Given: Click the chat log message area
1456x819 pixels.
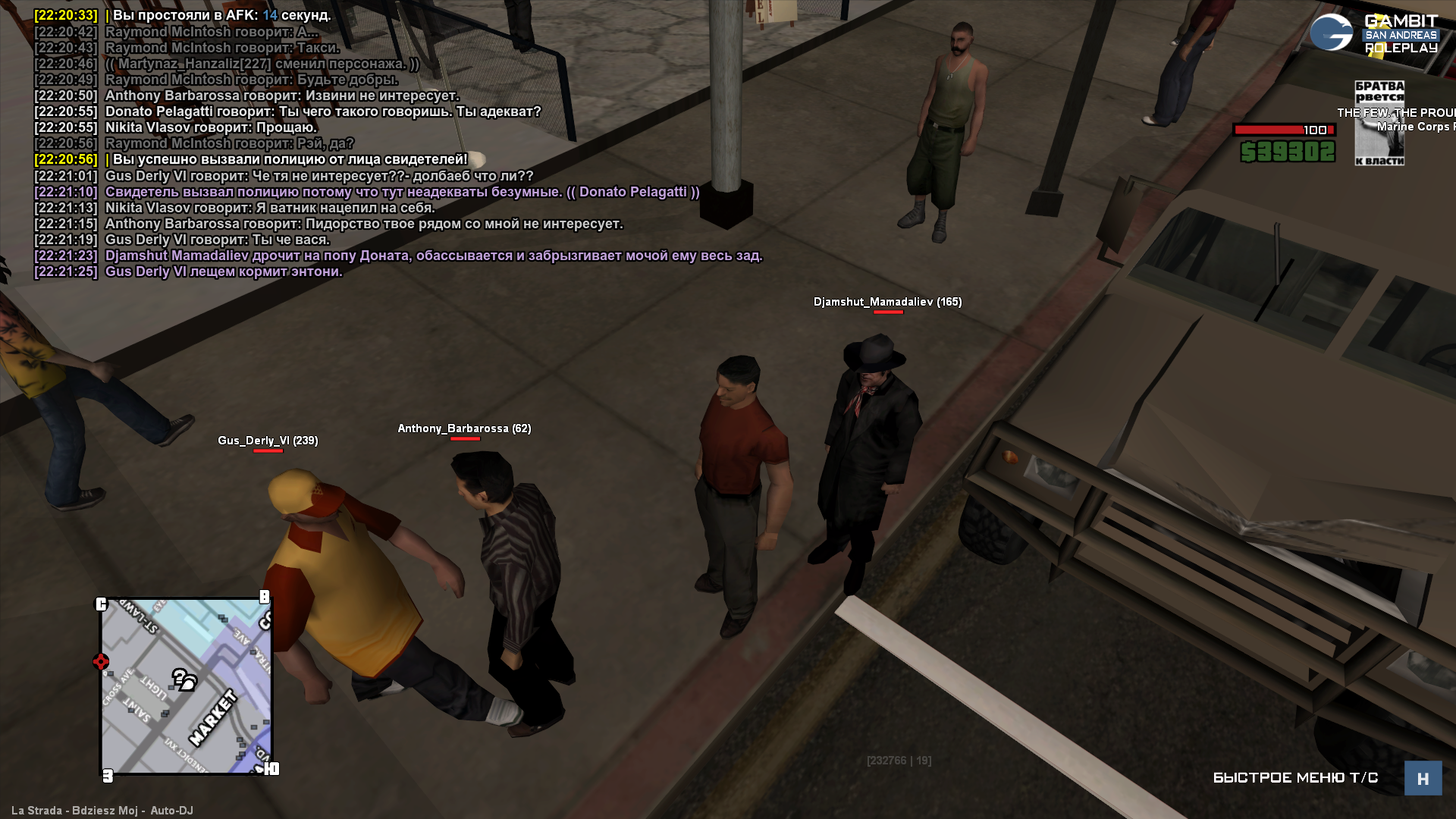Looking at the screenshot, I should coord(398,143).
